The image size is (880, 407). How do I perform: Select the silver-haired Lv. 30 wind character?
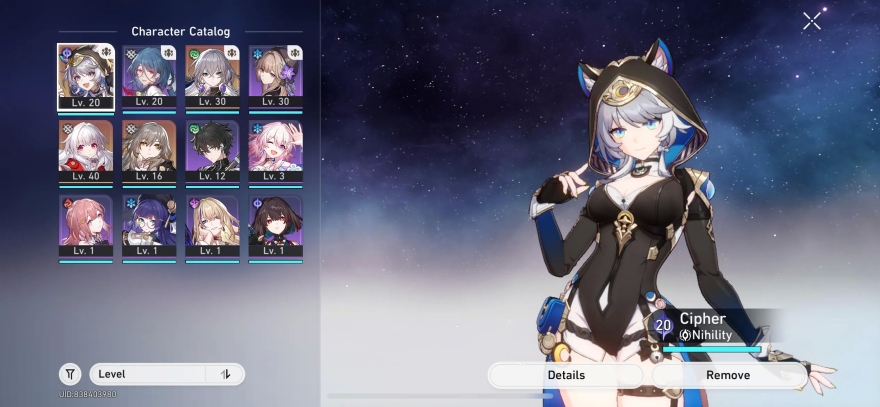click(212, 76)
